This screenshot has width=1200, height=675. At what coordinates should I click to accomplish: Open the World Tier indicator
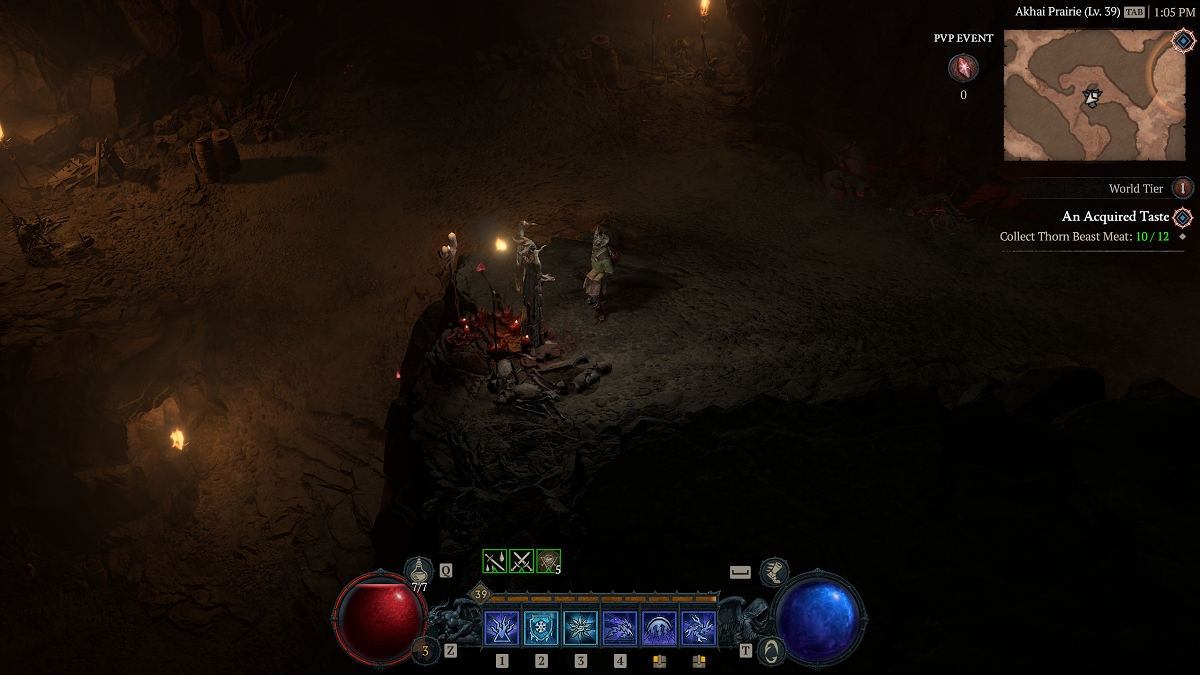(1183, 188)
